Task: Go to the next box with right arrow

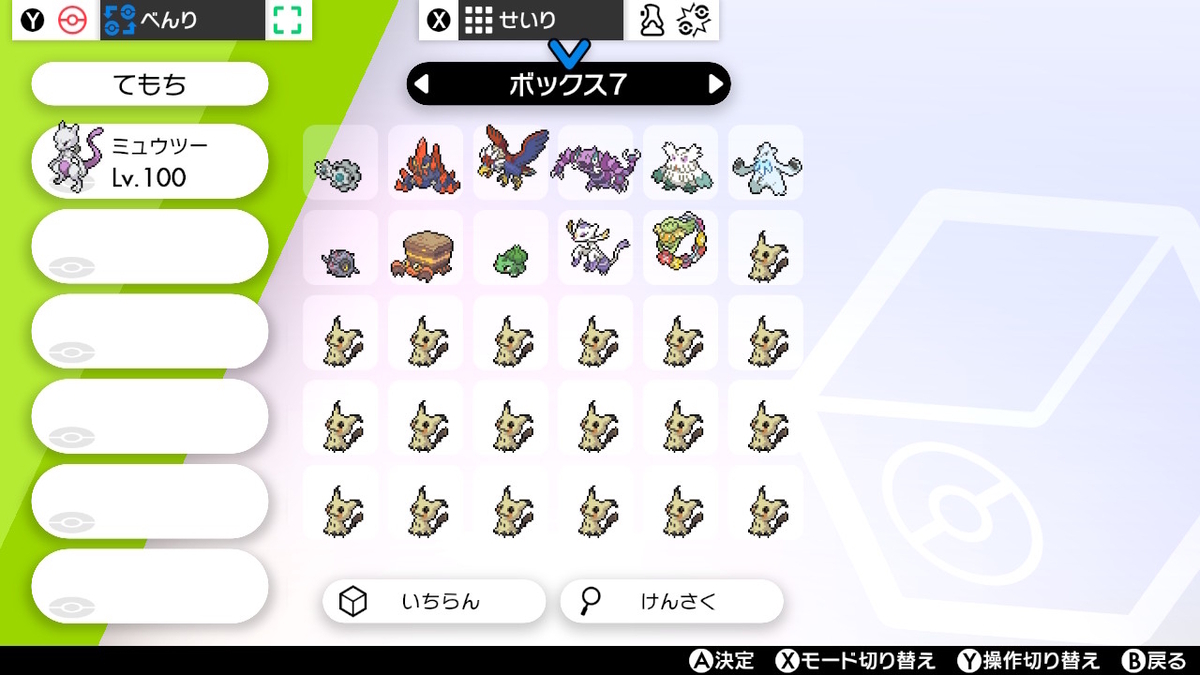Action: pos(715,85)
